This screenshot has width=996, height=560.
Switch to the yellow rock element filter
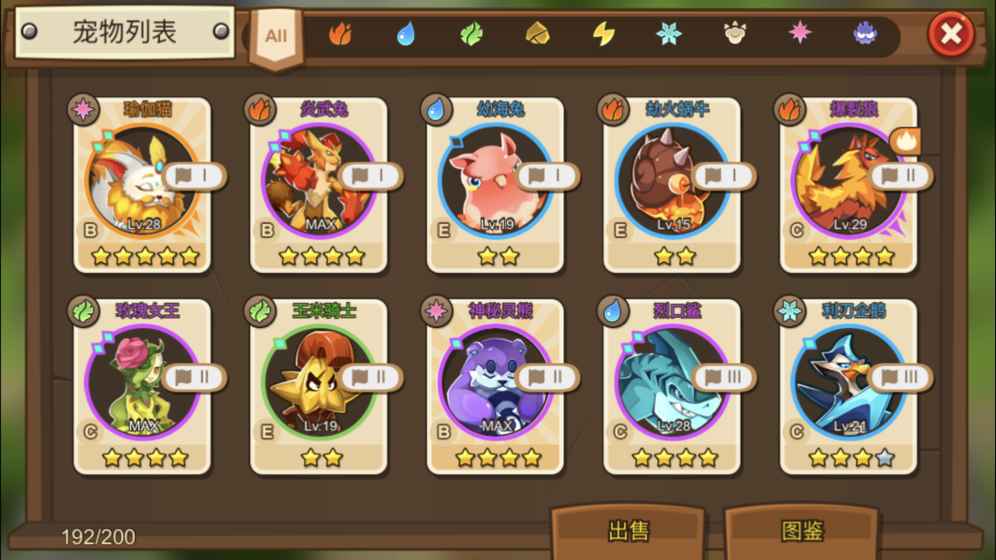[x=538, y=35]
